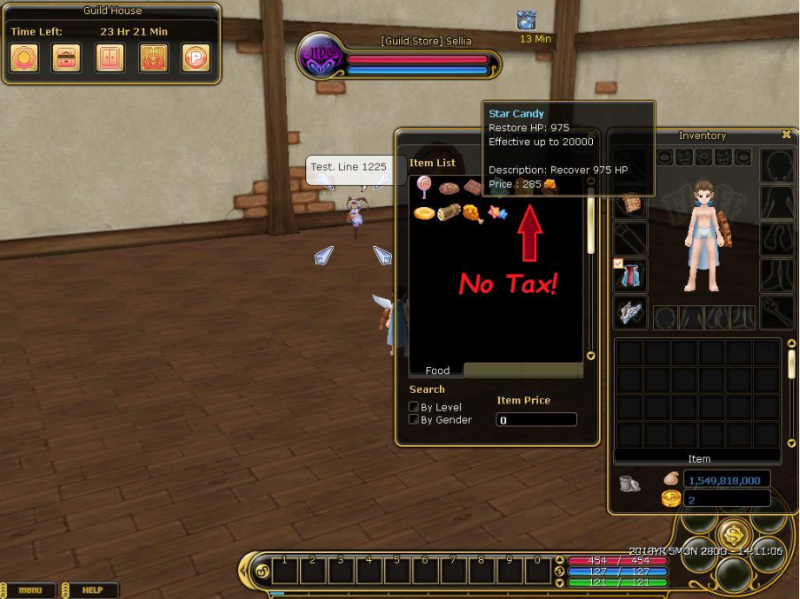Pick the roasted drumstick food item
The image size is (800, 599).
[x=473, y=213]
